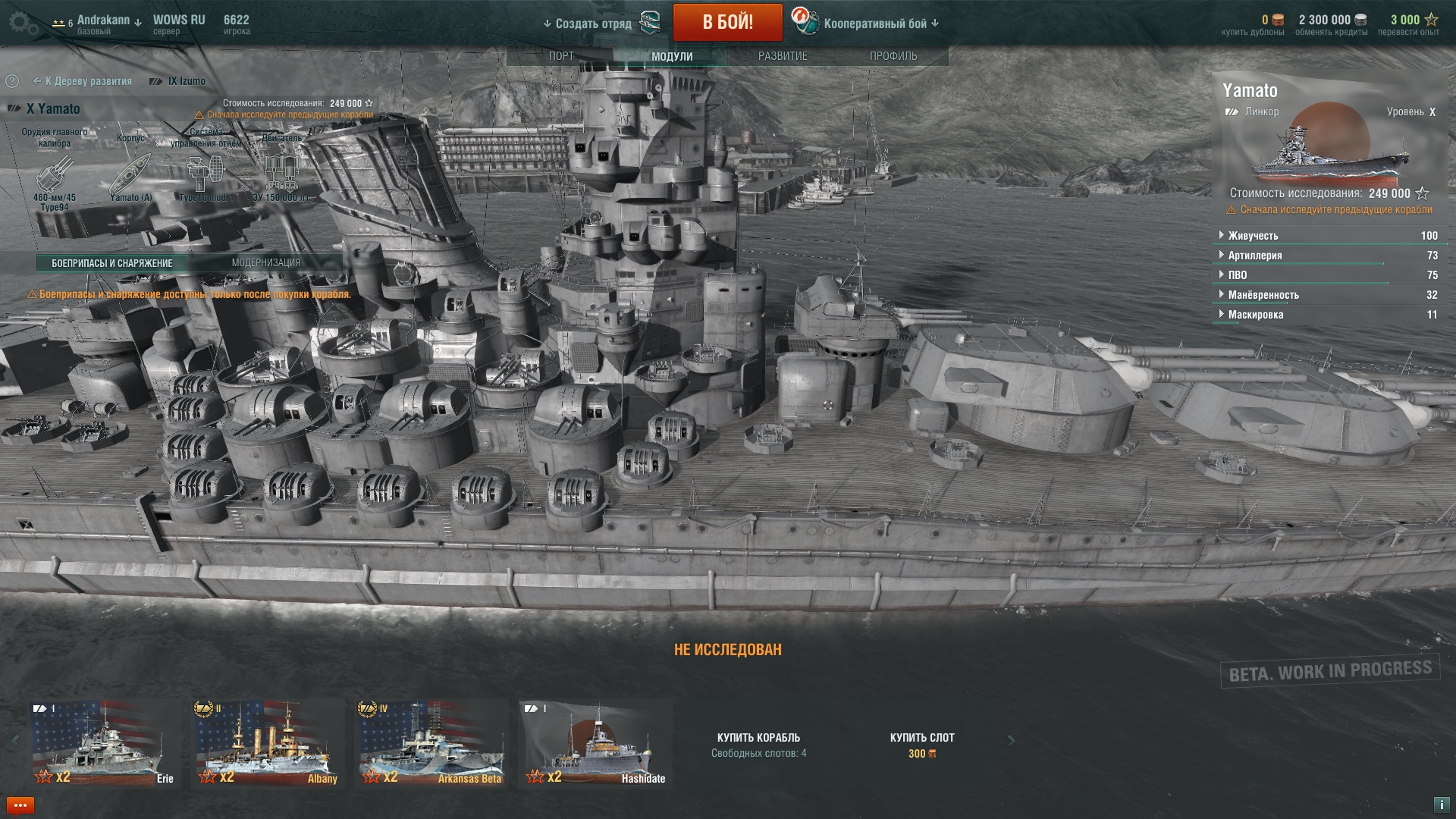Go back via К Дереву развития link
The height and width of the screenshot is (819, 1456).
tap(83, 81)
